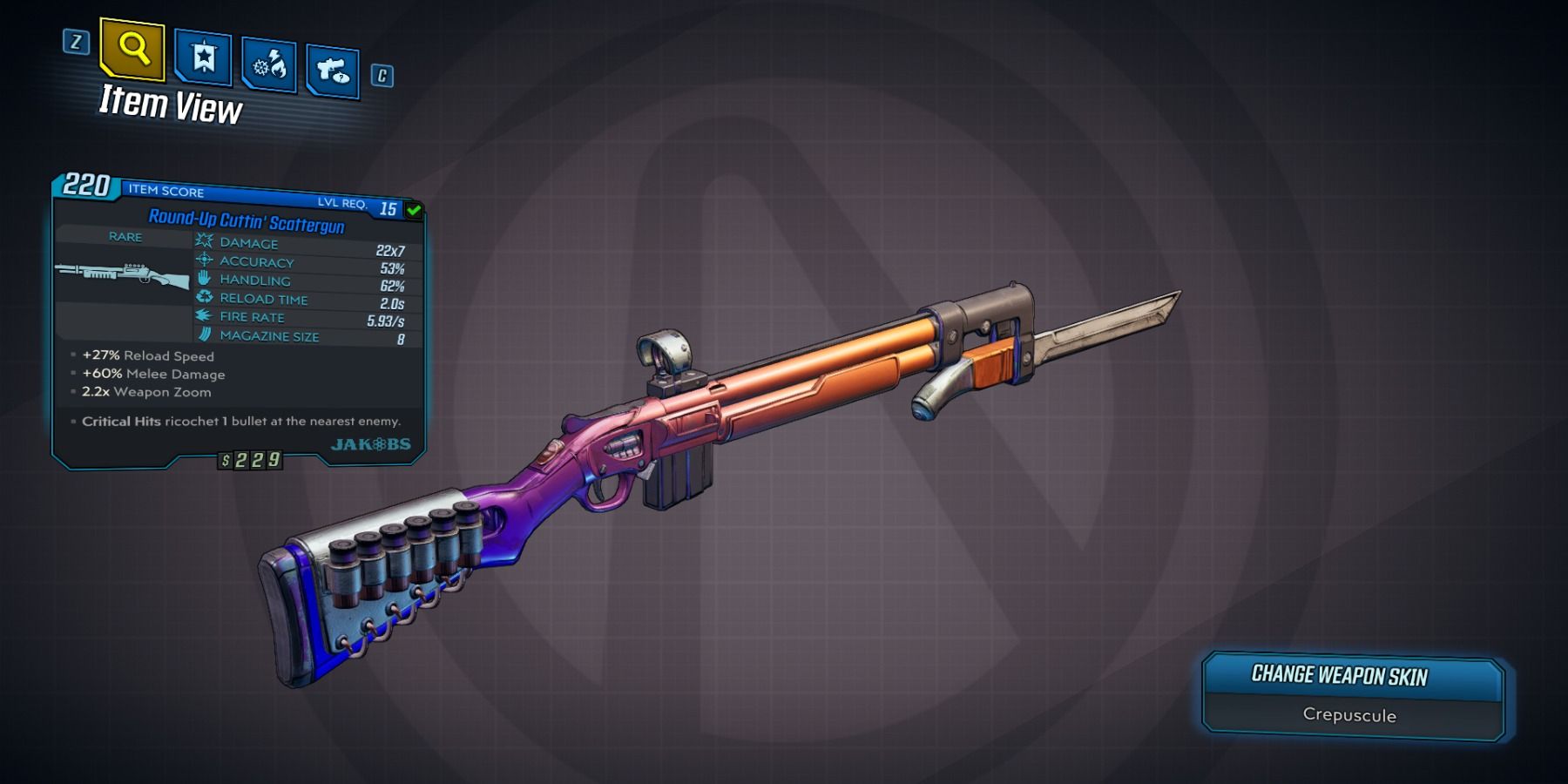The height and width of the screenshot is (784, 1568).
Task: Open the snowflake and flame elements tab
Action: [269, 64]
